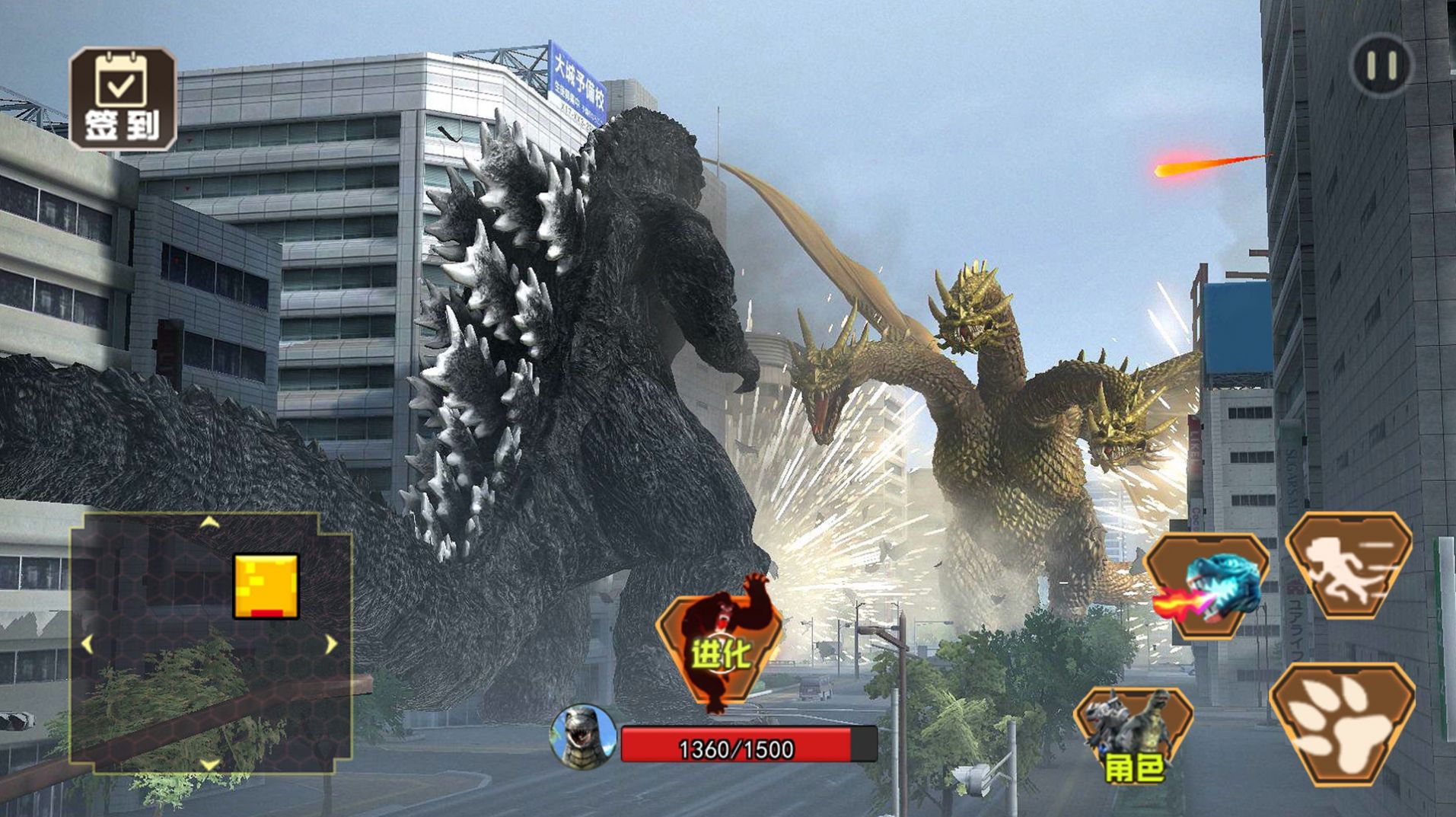
Task: Click the Godzilla portrait beside the health bar
Action: [583, 737]
